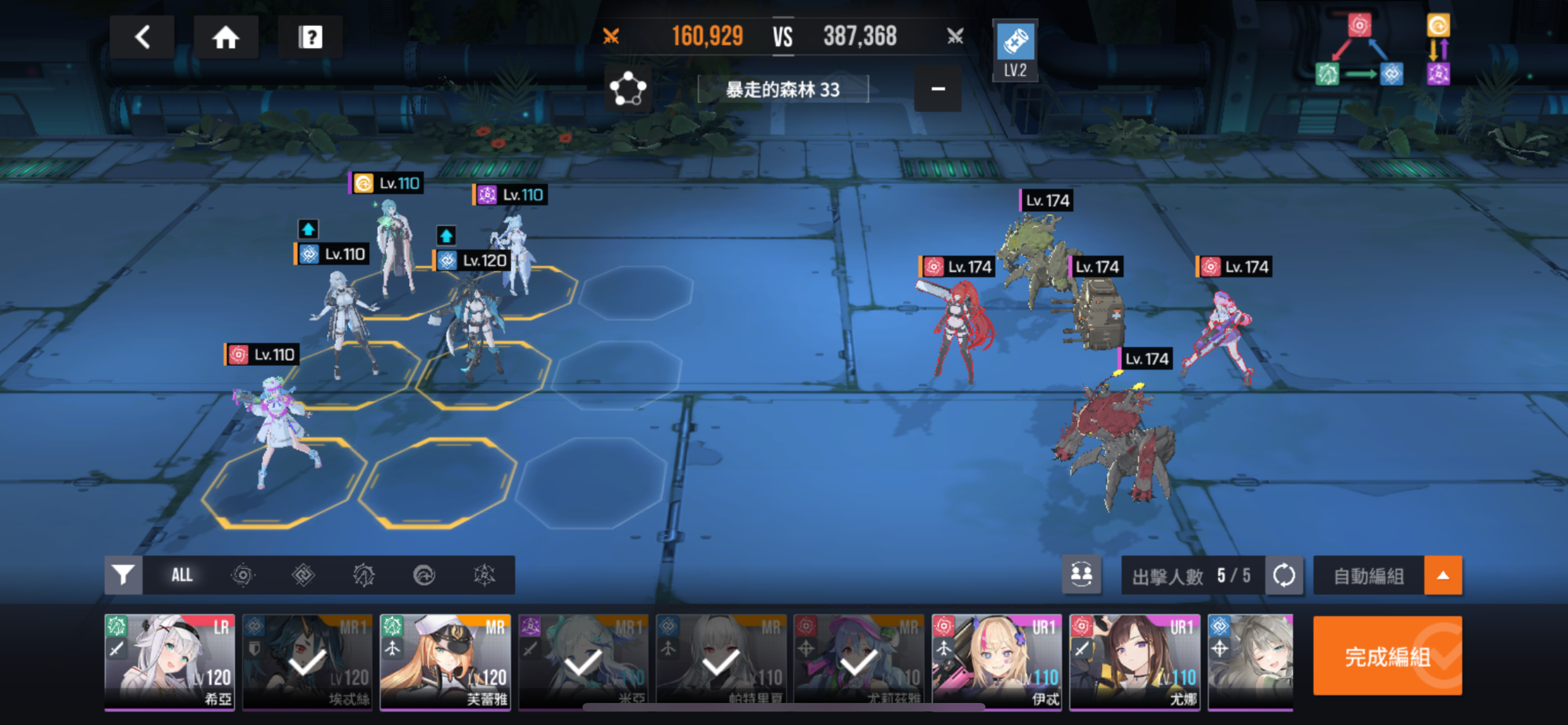The image size is (1568, 725).
Task: Confirm formation with 完成編組
Action: coord(1387,656)
